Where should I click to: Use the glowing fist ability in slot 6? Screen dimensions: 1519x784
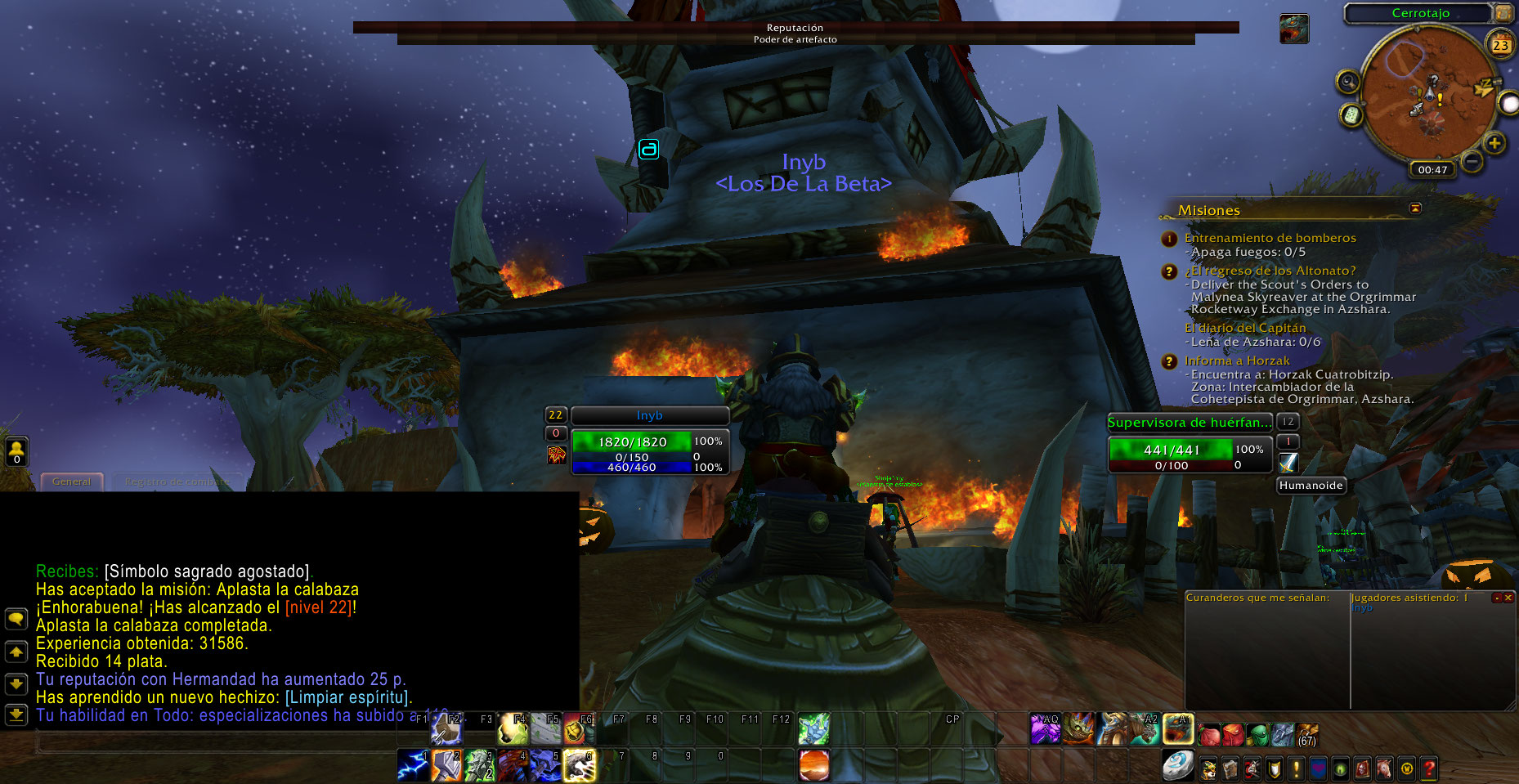tap(579, 765)
